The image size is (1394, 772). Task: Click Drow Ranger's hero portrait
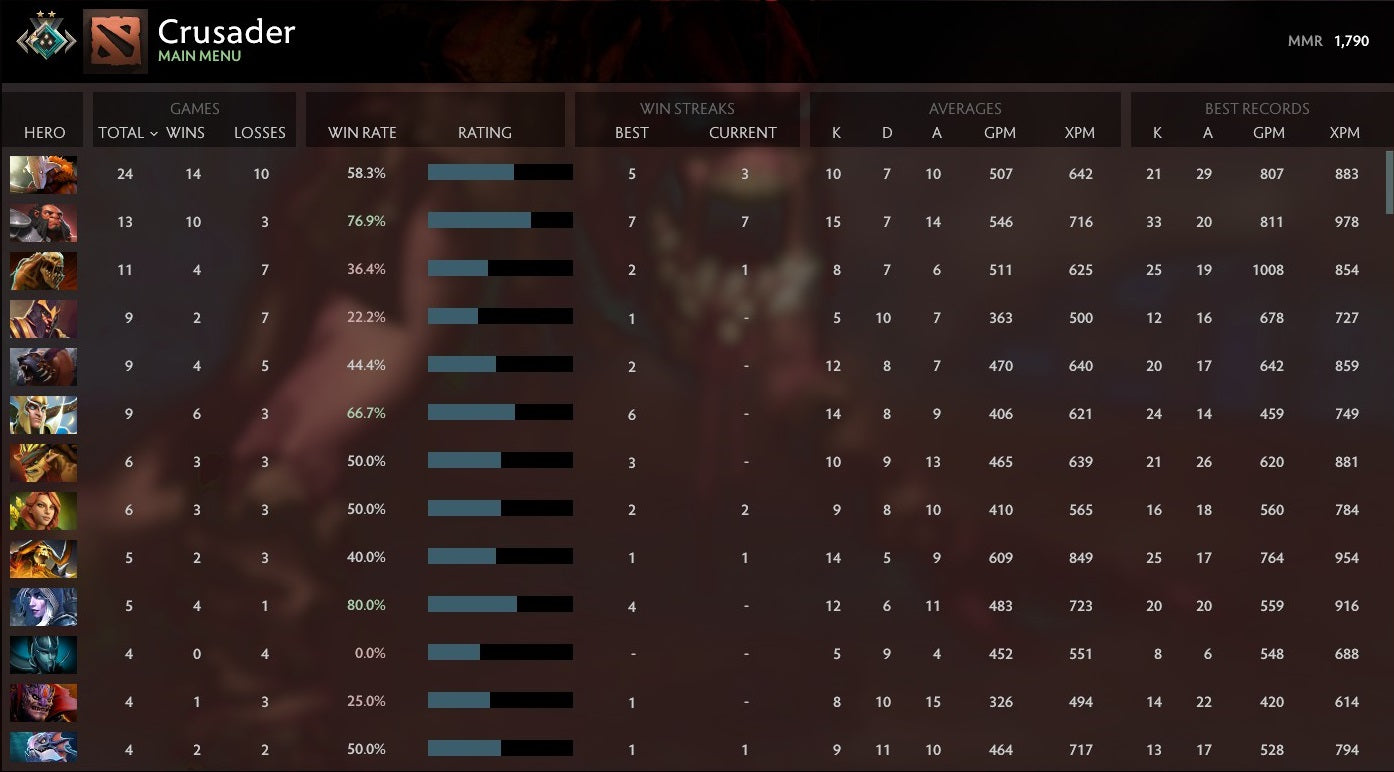point(43,605)
